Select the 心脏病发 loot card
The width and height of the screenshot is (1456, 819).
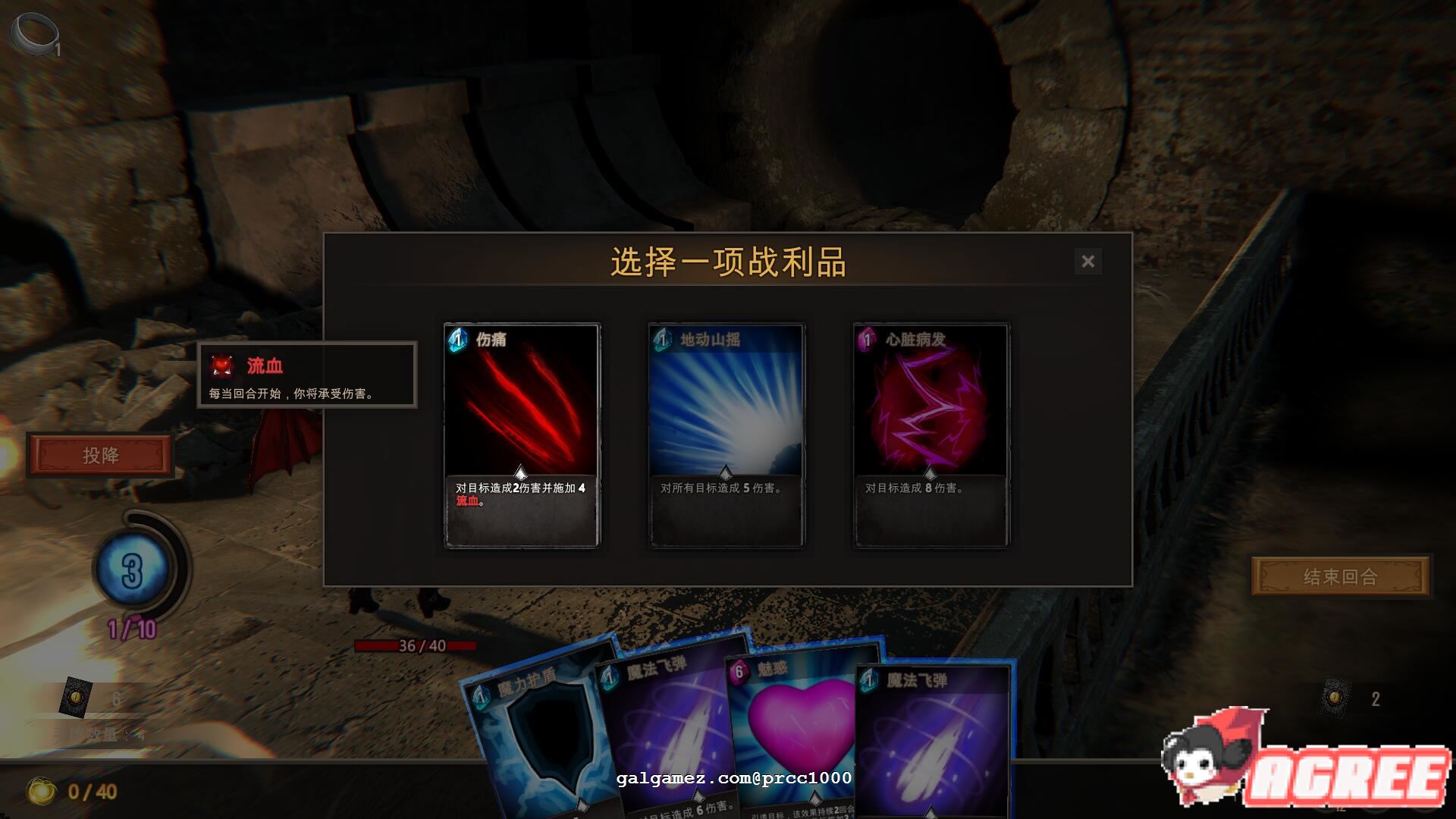click(930, 436)
